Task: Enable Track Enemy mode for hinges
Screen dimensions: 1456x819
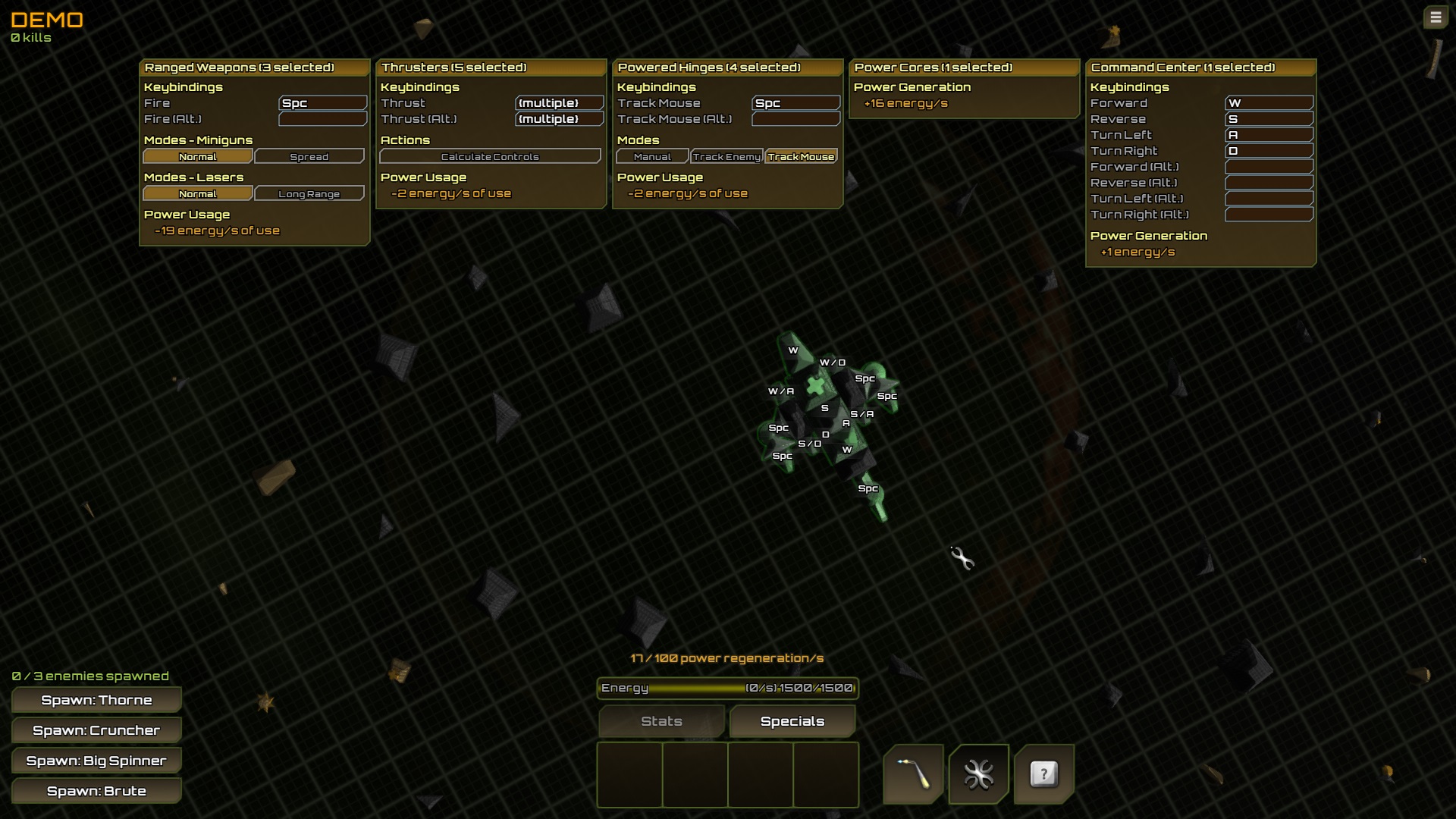Action: coord(726,156)
